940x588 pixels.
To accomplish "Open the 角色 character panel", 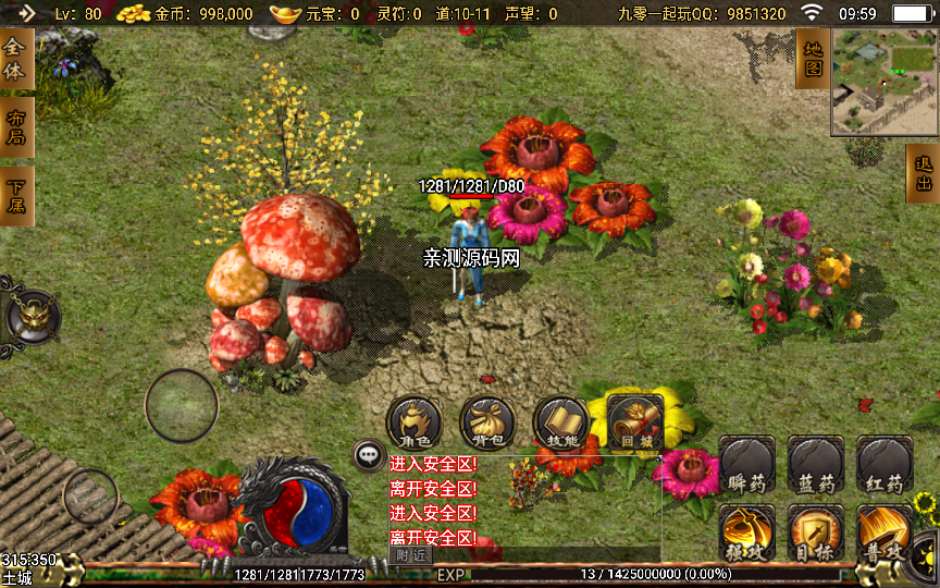I will (415, 423).
